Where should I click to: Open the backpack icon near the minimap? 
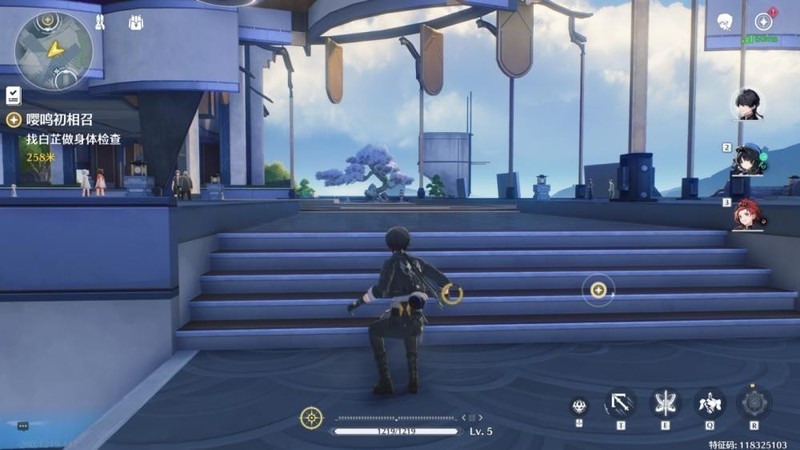coord(135,23)
